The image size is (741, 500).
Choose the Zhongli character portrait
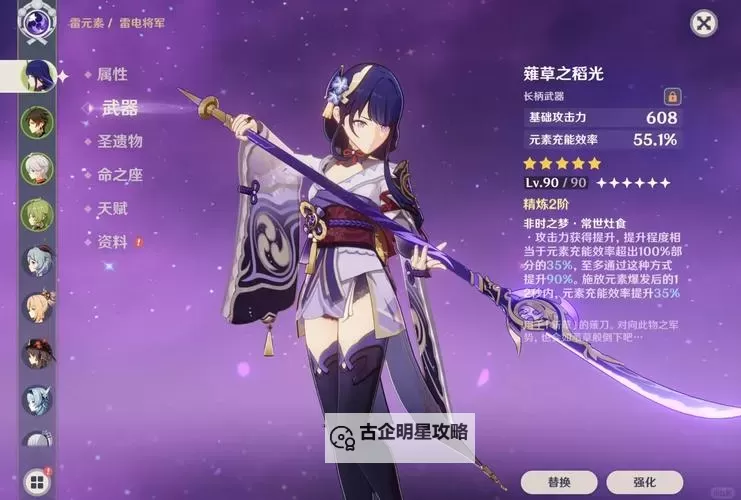36,122
